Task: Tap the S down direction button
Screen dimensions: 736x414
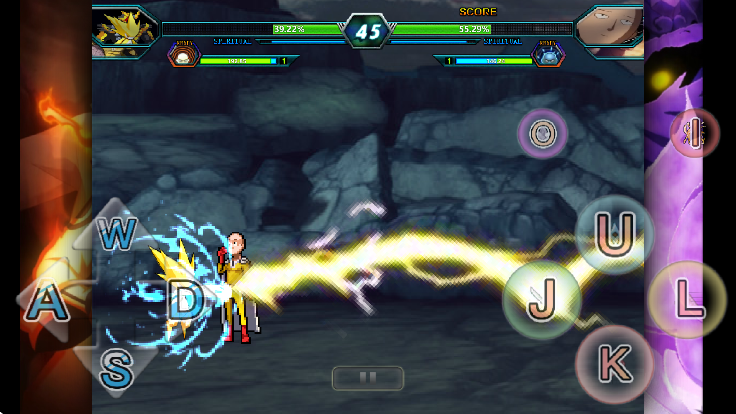Action: click(117, 368)
